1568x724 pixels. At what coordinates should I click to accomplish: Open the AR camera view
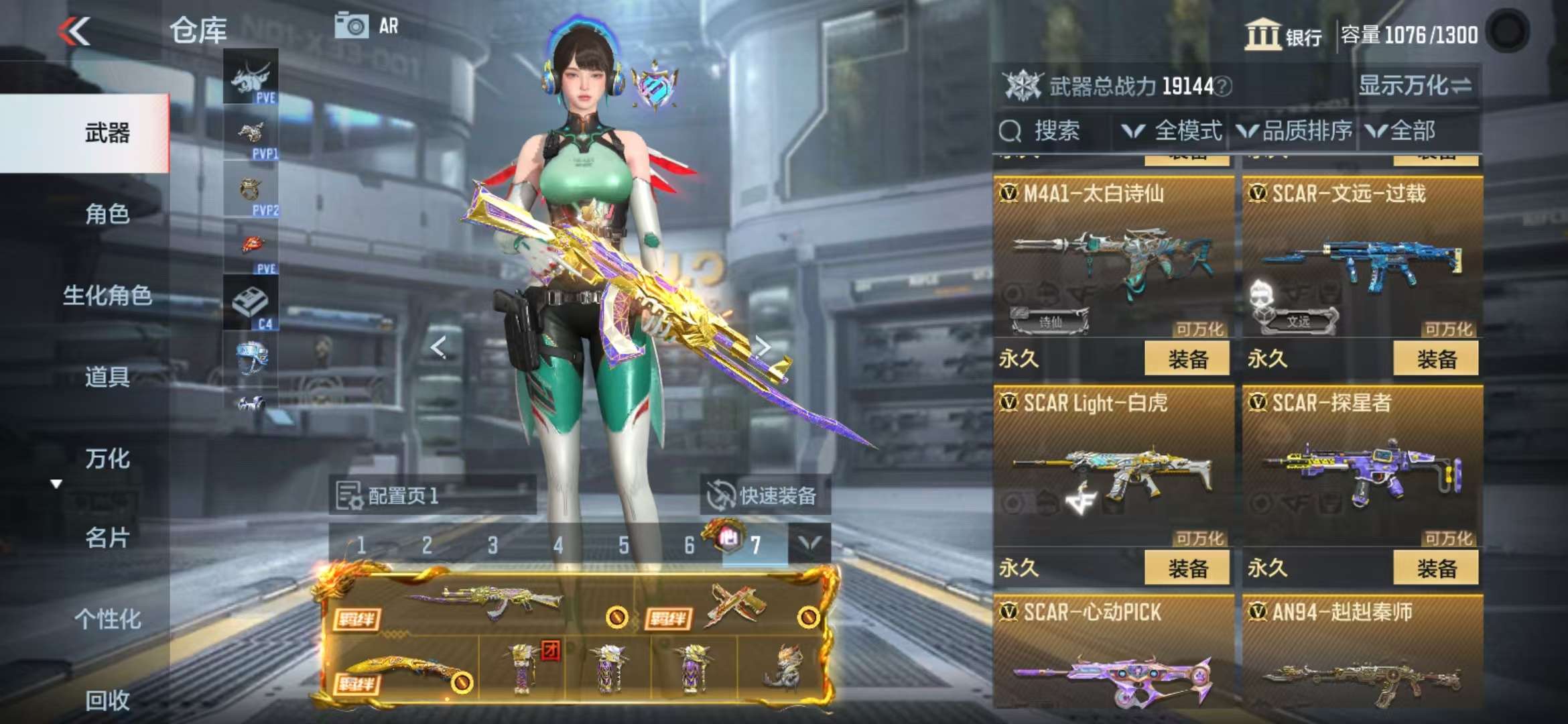pos(367,27)
